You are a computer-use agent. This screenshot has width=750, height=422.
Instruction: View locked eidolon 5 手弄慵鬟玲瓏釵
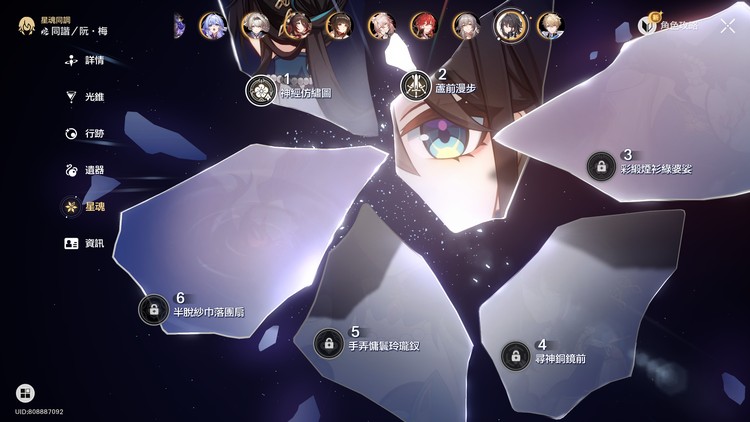pos(328,343)
